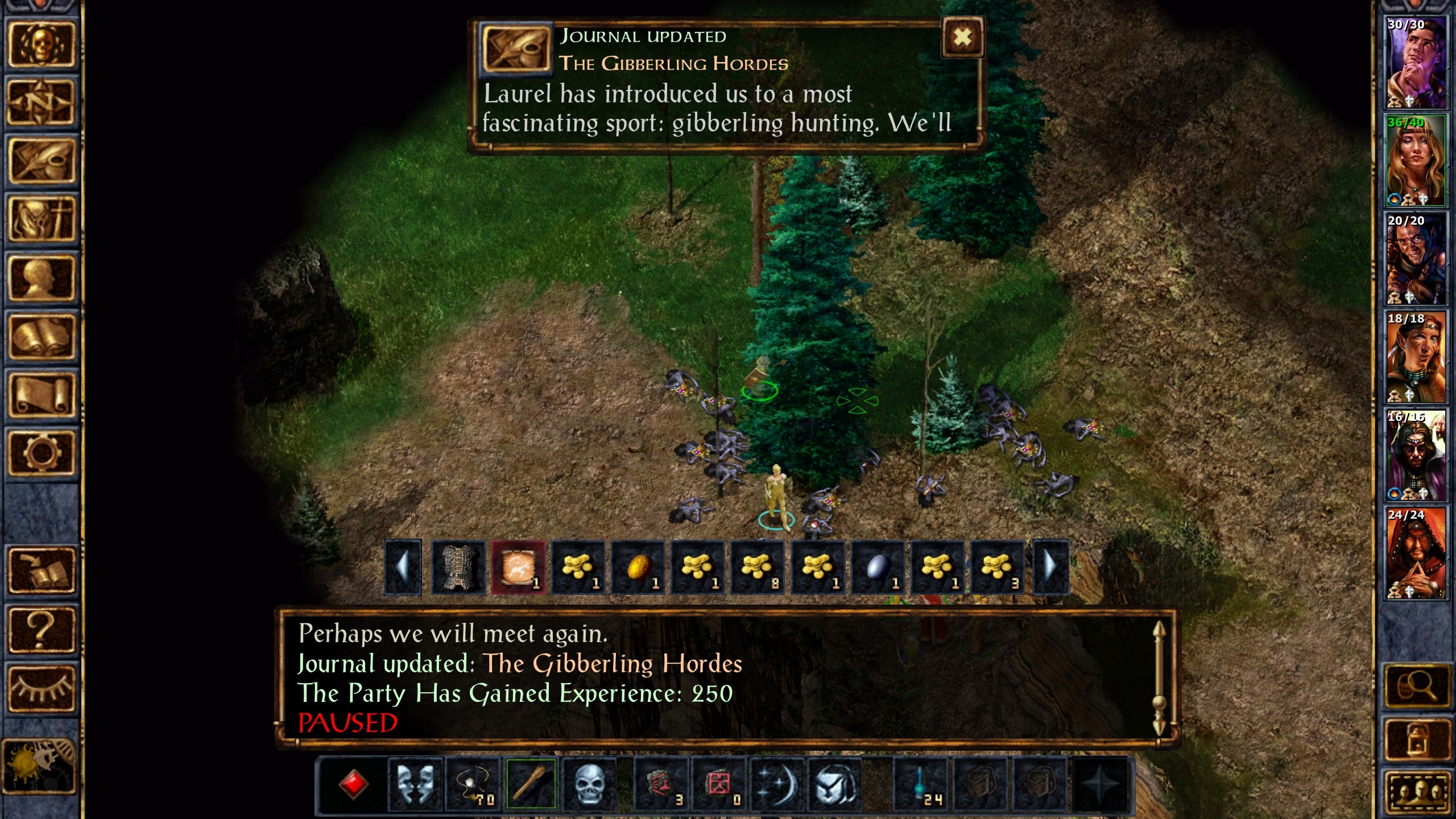
Task: Open the character record bust icon
Action: tap(41, 278)
